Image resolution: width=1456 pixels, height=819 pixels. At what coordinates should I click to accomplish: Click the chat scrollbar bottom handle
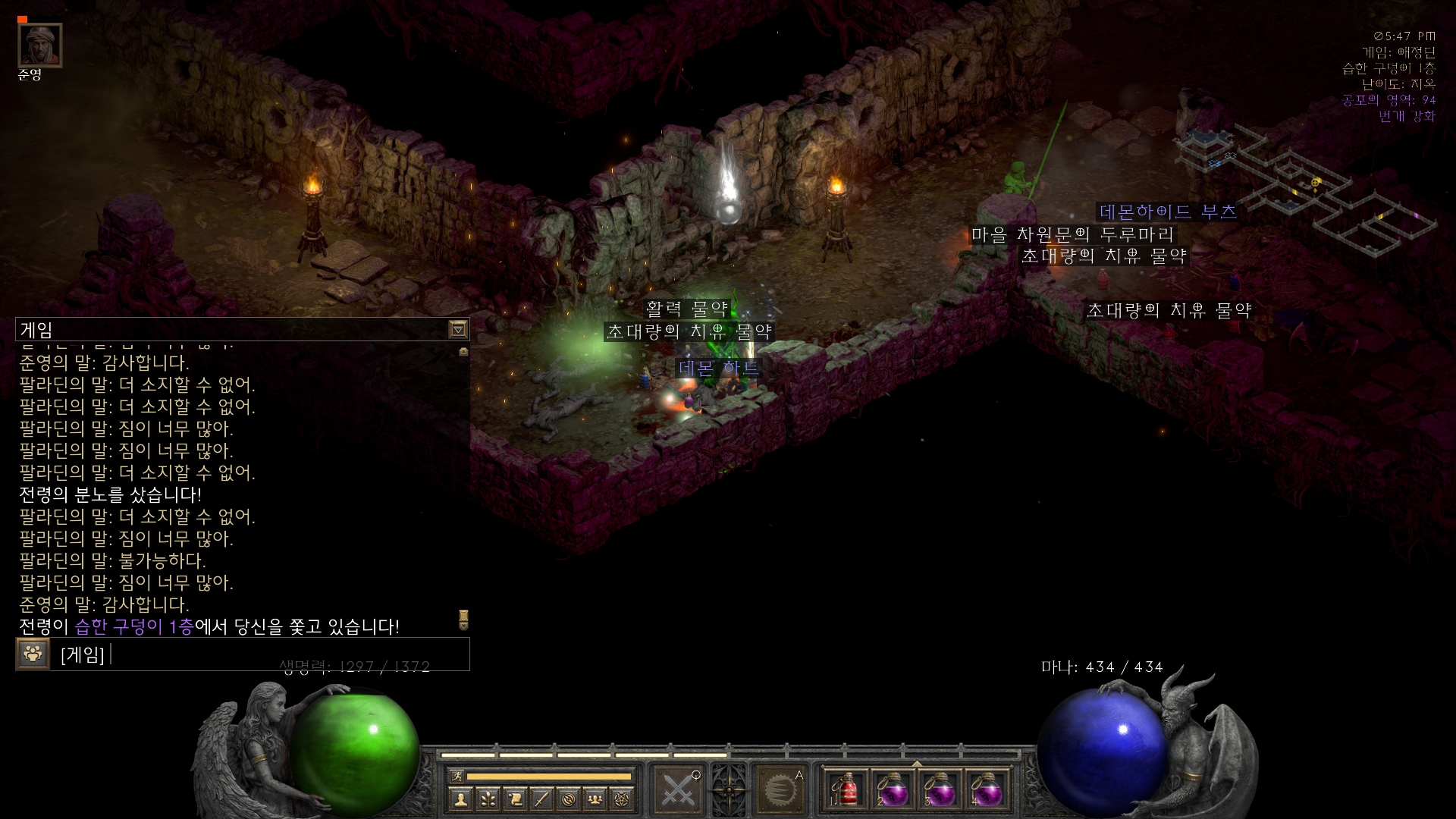click(x=463, y=620)
